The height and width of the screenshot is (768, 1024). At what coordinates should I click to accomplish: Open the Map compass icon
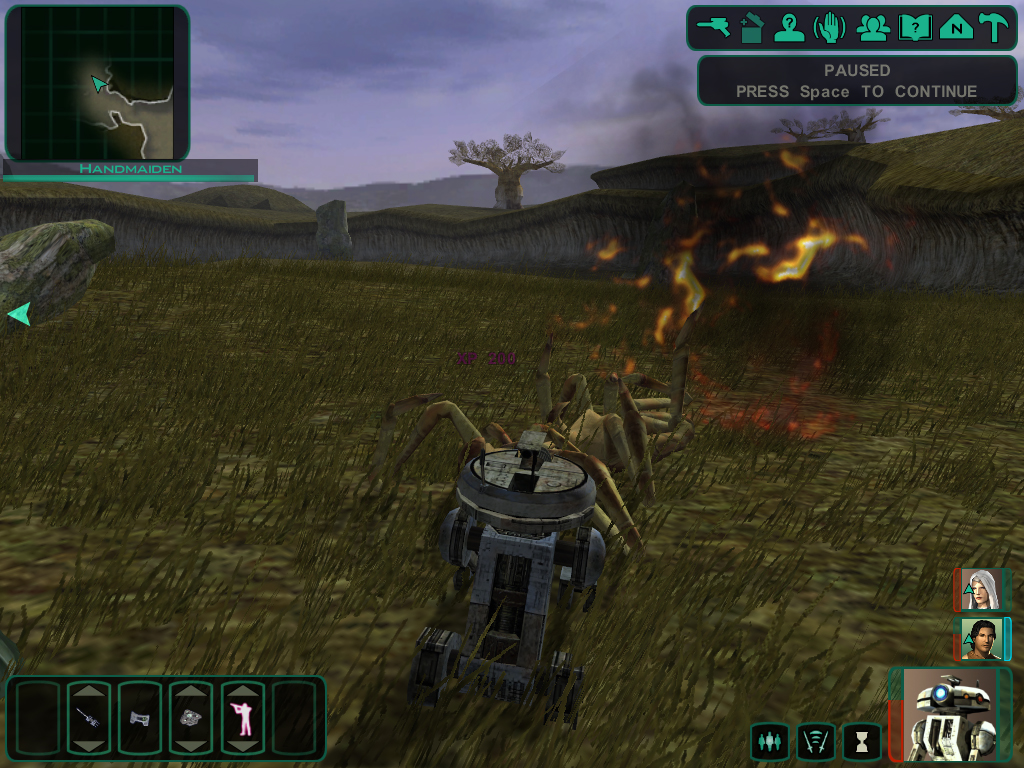(956, 28)
